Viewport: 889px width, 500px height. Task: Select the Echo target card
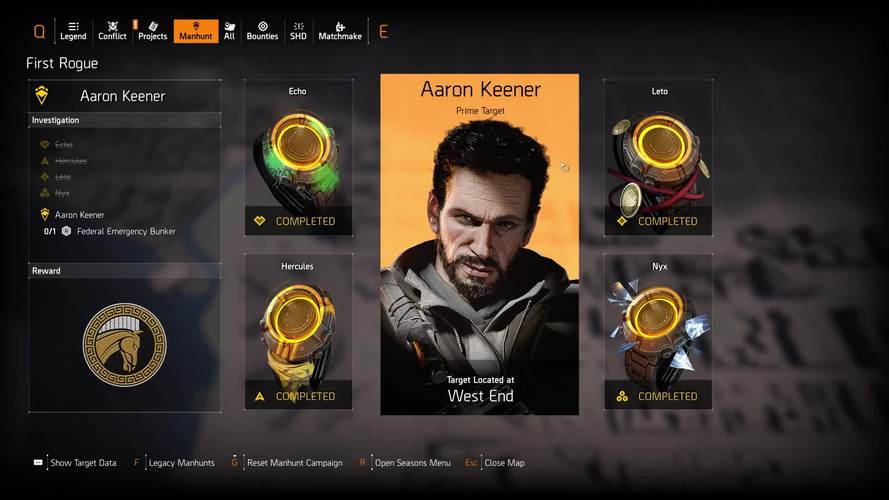(x=298, y=158)
